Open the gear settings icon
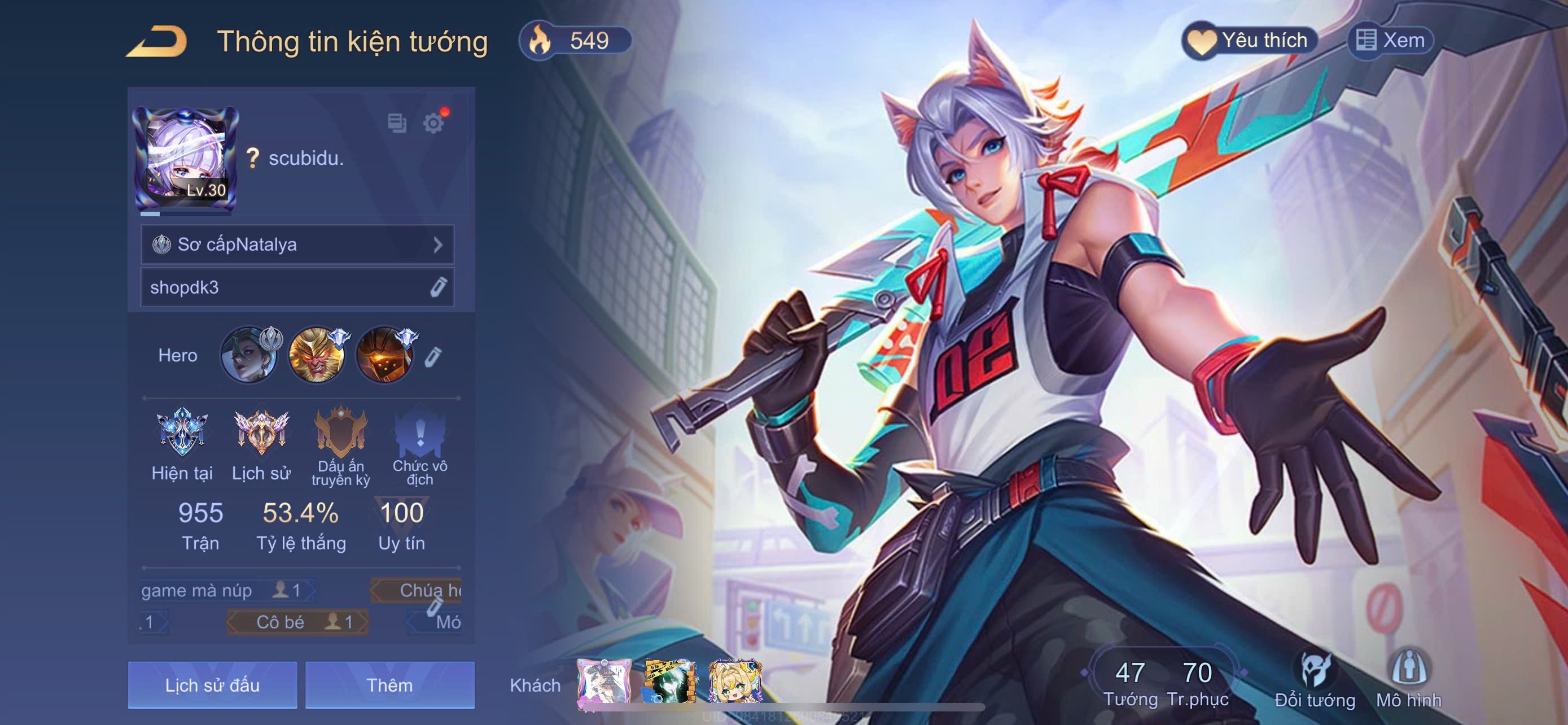The image size is (1568, 725). click(433, 123)
